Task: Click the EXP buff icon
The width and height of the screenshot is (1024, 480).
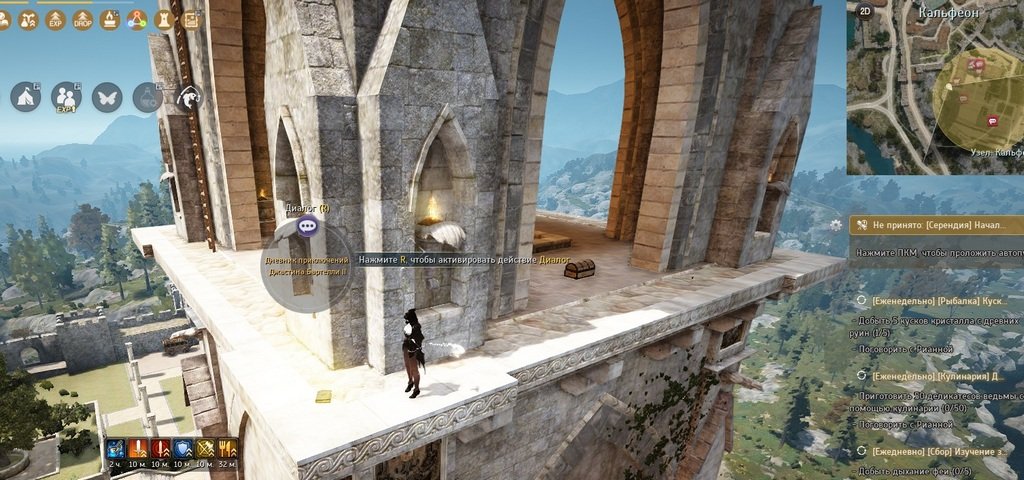Action: [56, 19]
